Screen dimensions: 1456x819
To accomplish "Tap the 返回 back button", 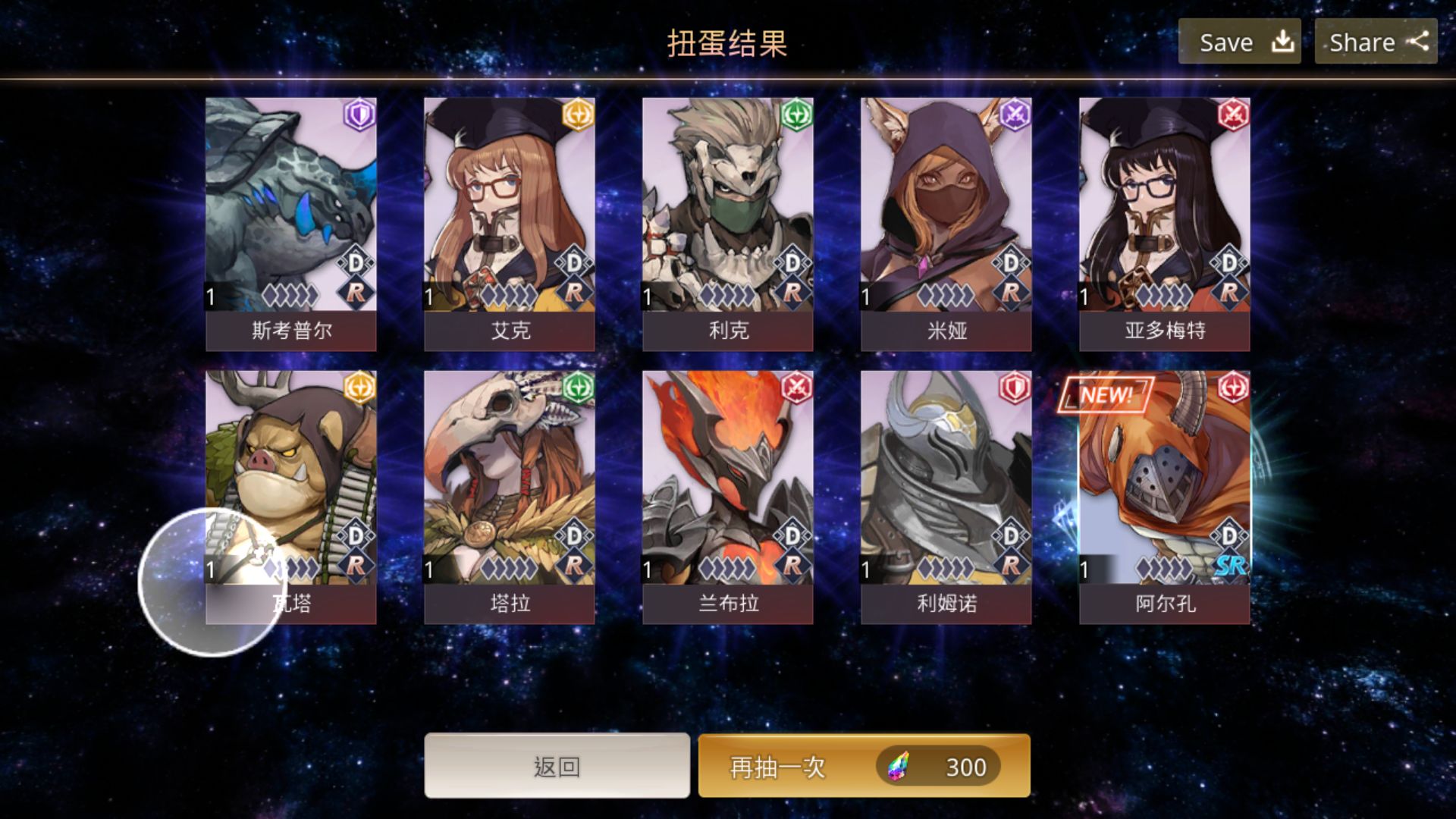I will [x=557, y=766].
